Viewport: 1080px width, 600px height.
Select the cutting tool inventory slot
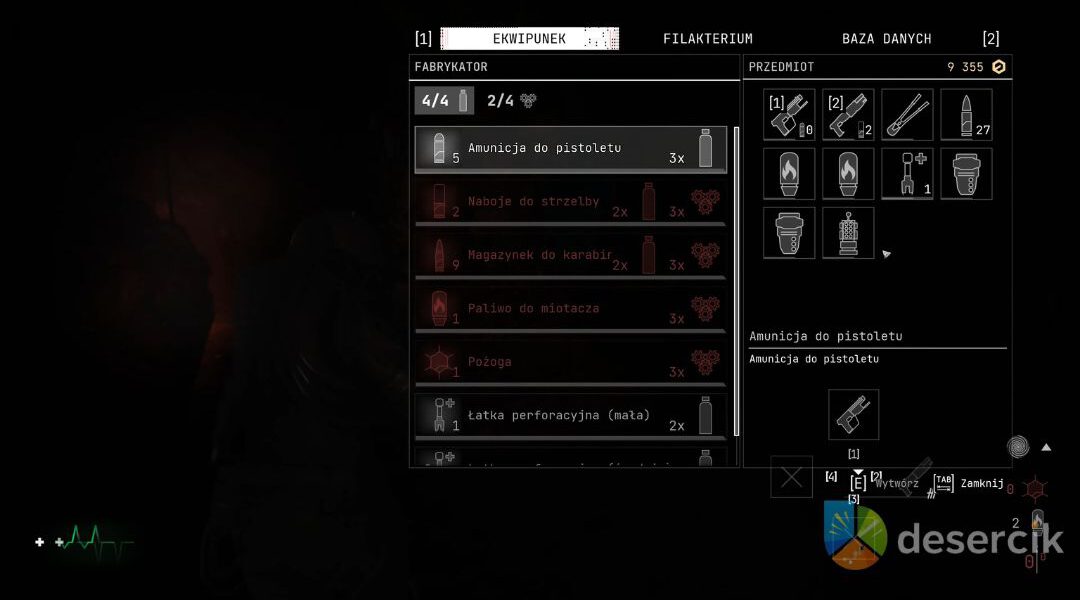[x=907, y=115]
